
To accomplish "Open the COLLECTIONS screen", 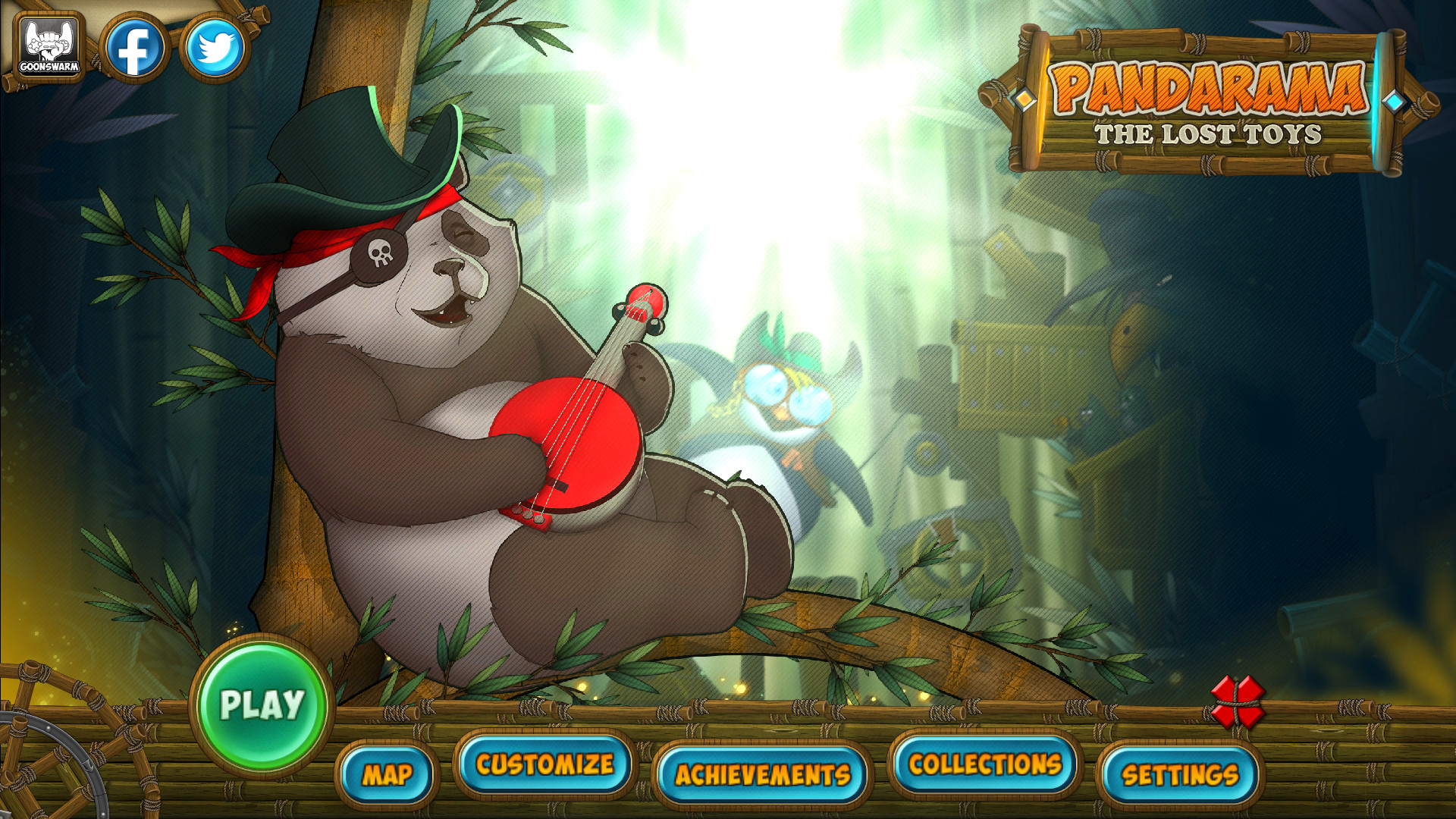I will tap(984, 766).
